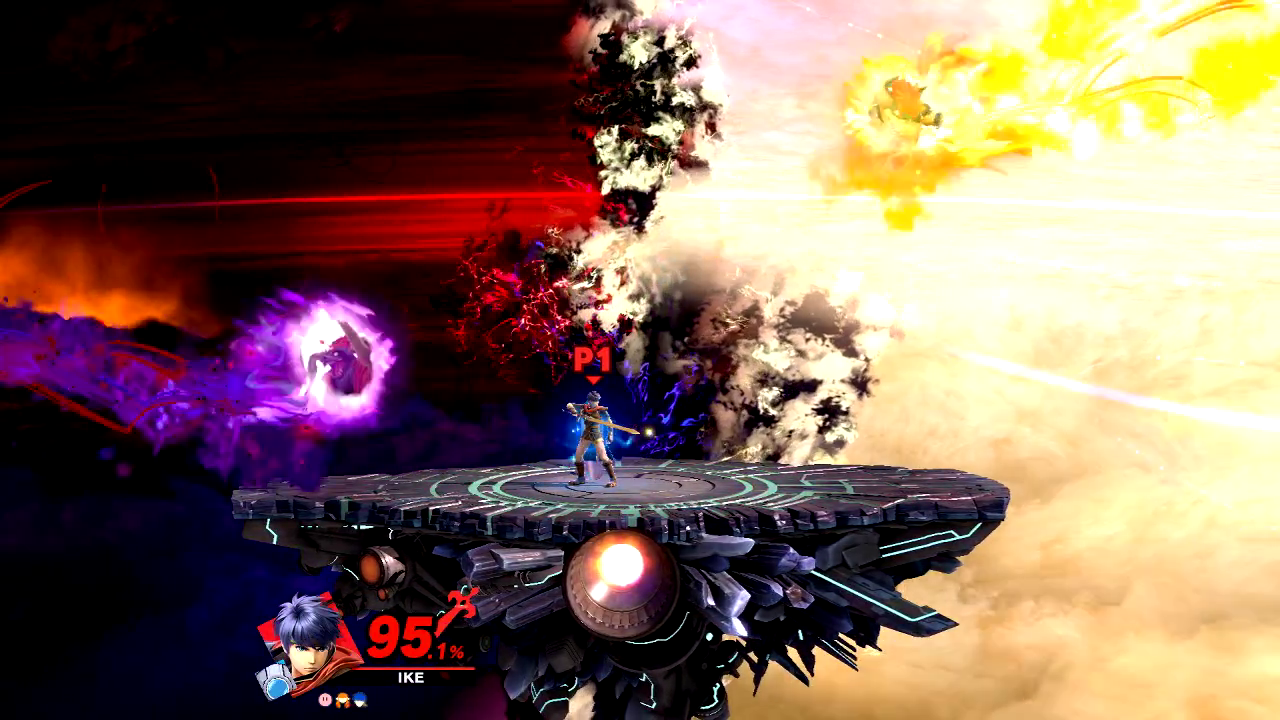Click the blue-haired fighter stock icon
Screen dimensions: 1280x720
tap(359, 702)
